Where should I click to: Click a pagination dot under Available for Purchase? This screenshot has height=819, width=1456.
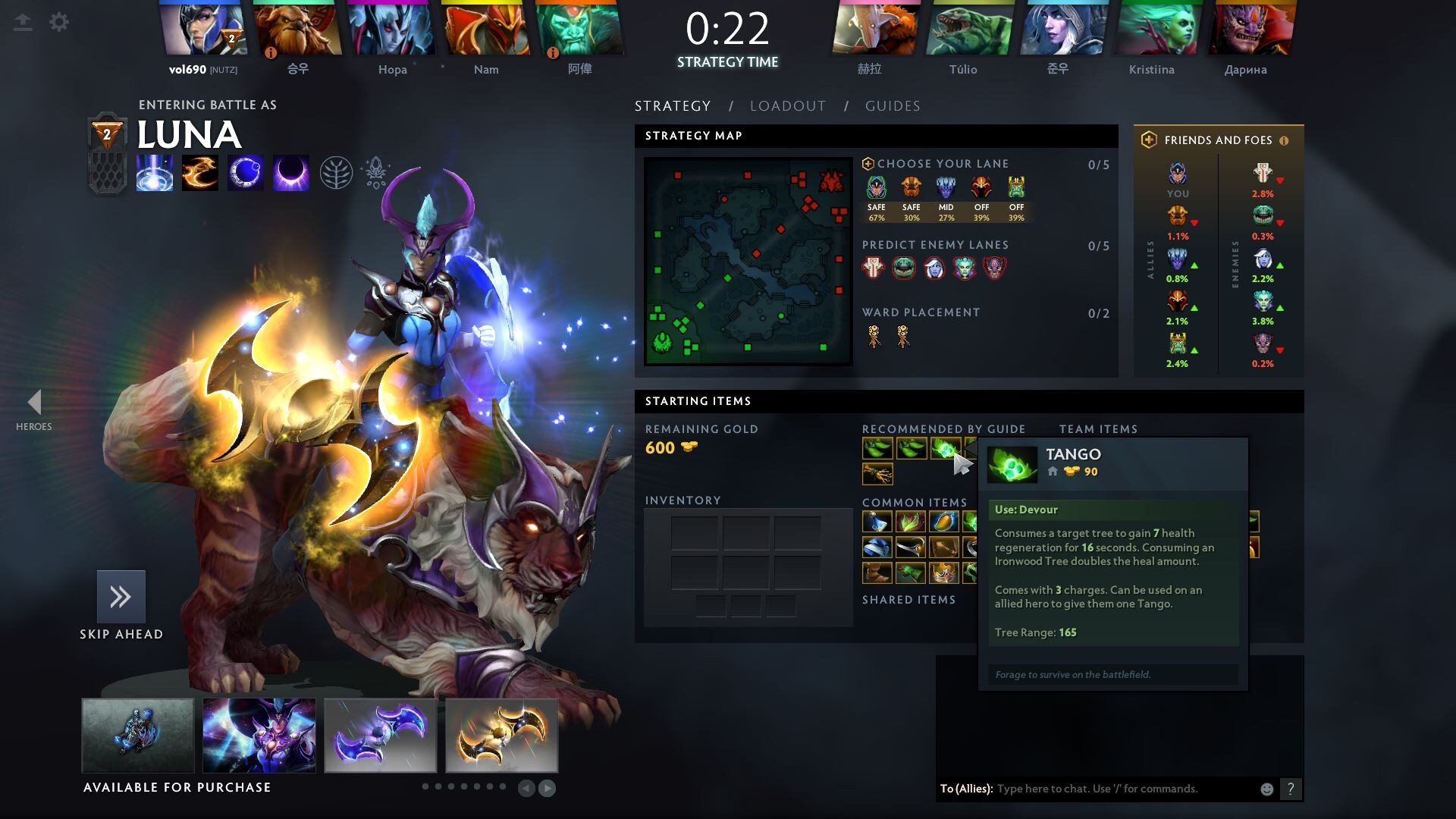[425, 786]
